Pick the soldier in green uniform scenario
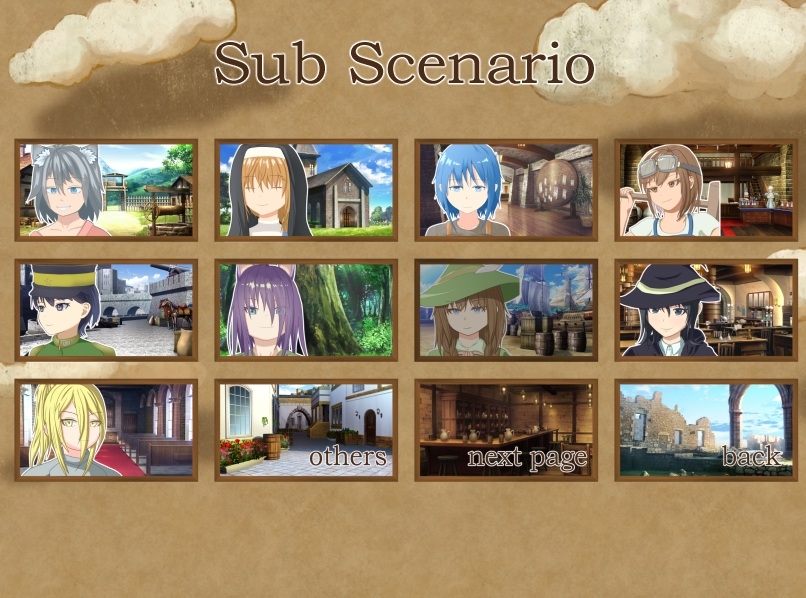806x598 pixels. click(106, 310)
